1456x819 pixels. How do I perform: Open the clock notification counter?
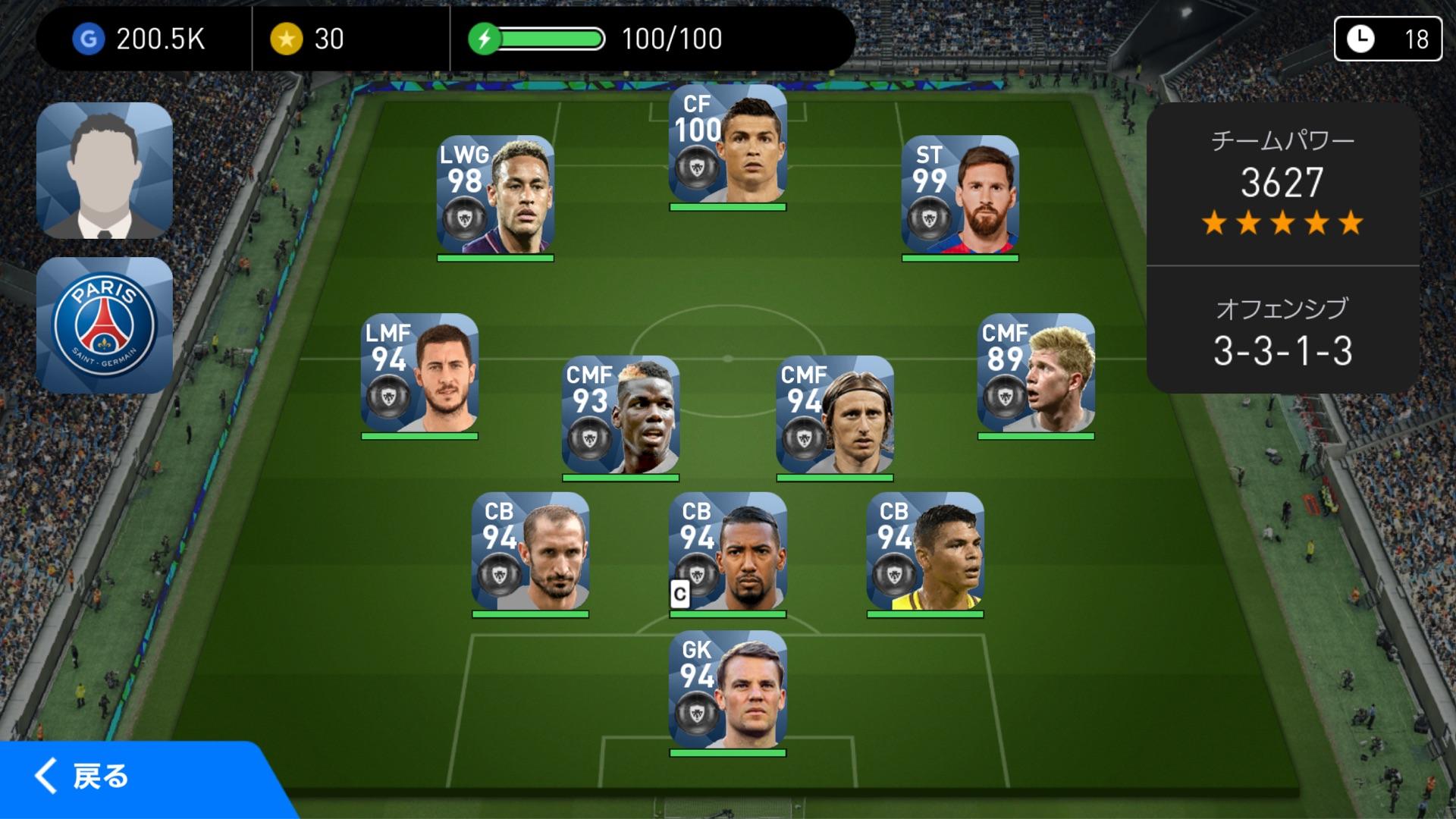(1387, 39)
